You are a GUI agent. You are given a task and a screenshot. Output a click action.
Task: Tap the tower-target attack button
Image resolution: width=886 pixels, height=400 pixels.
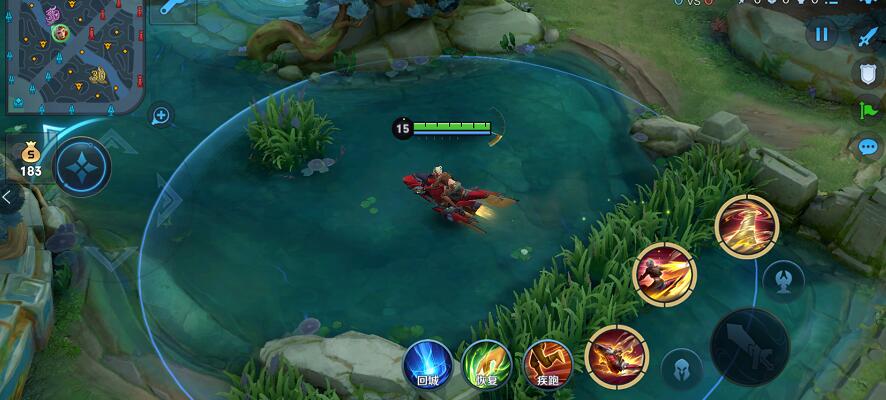(x=783, y=280)
